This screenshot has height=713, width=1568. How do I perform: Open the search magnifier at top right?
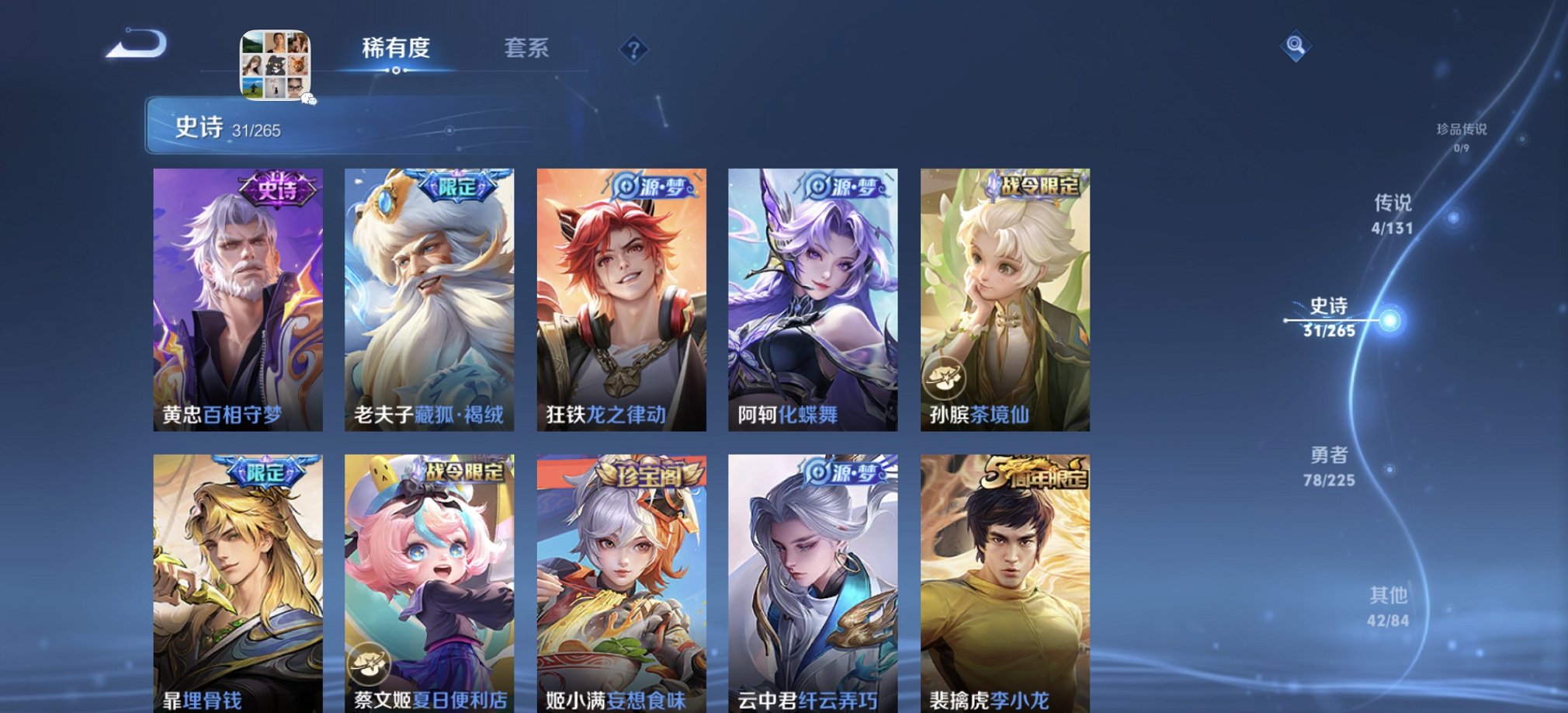(x=1293, y=47)
